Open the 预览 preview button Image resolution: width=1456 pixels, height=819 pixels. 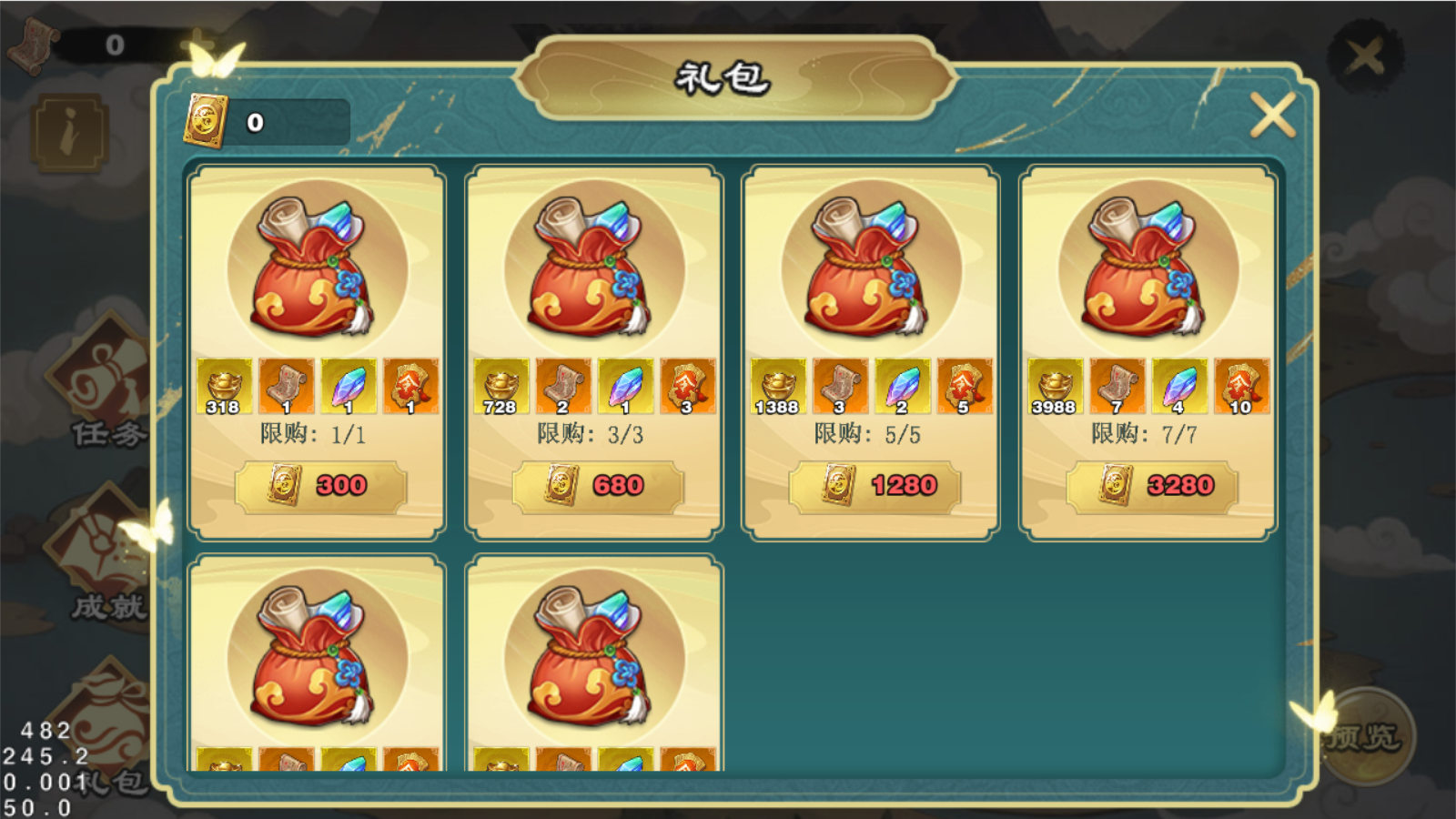1361,735
